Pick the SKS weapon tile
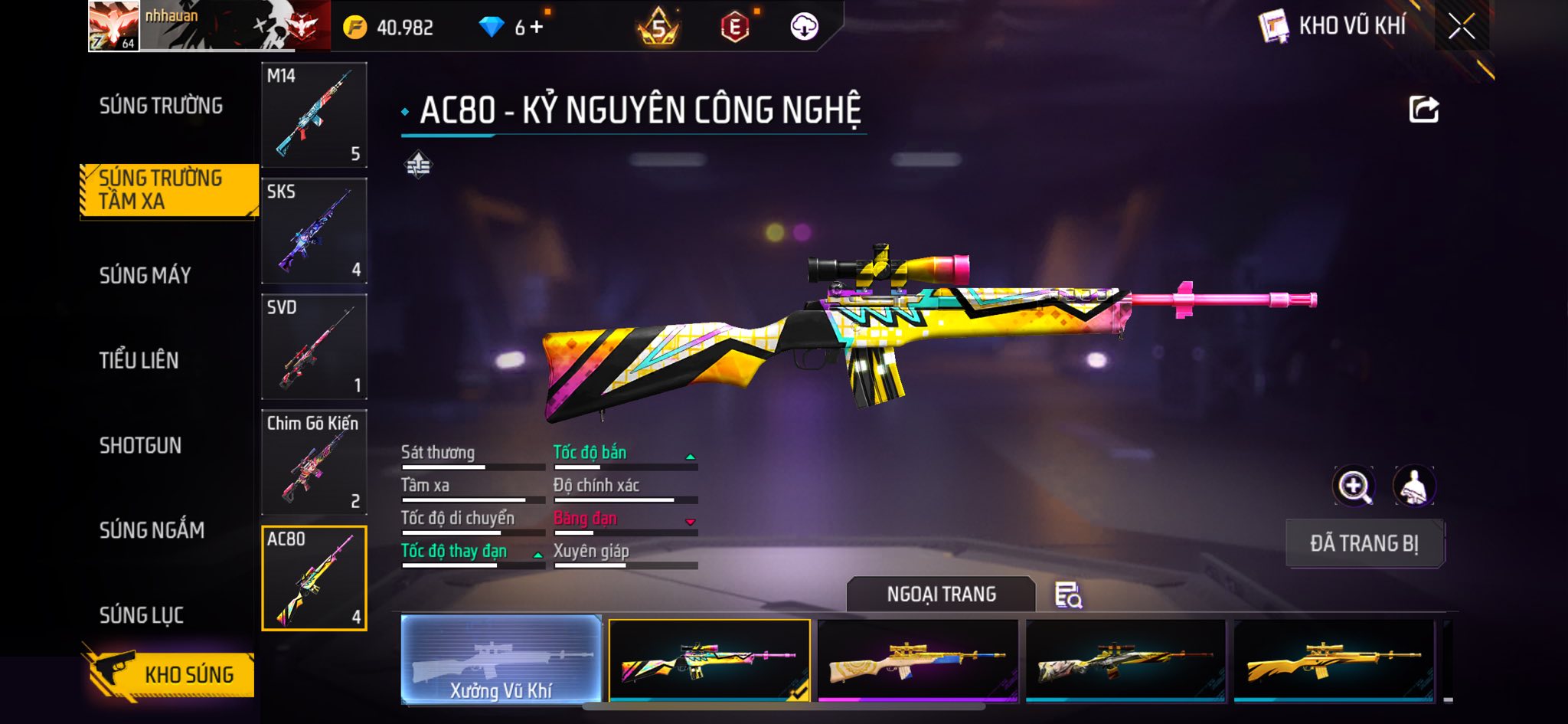1568x724 pixels. click(314, 231)
